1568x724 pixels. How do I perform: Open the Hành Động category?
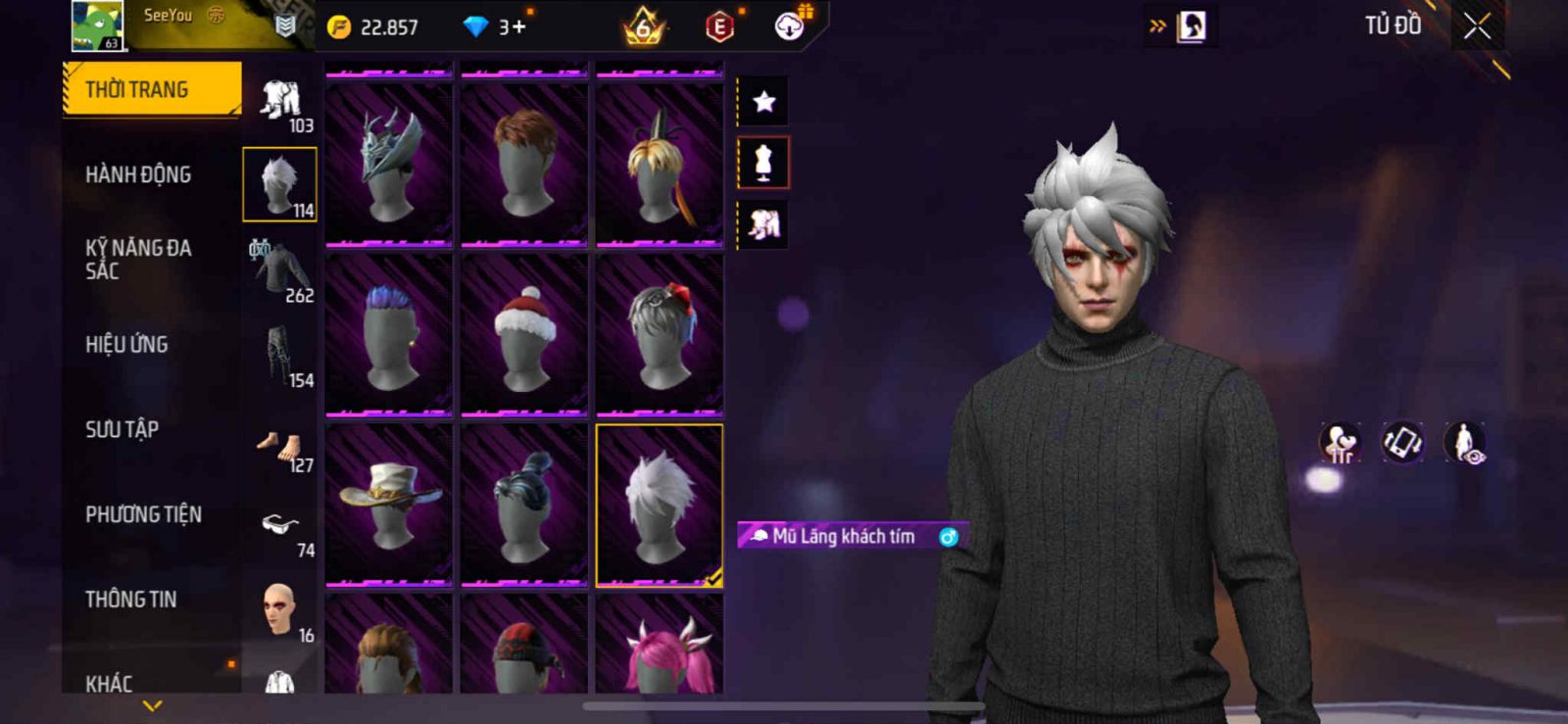pos(138,174)
